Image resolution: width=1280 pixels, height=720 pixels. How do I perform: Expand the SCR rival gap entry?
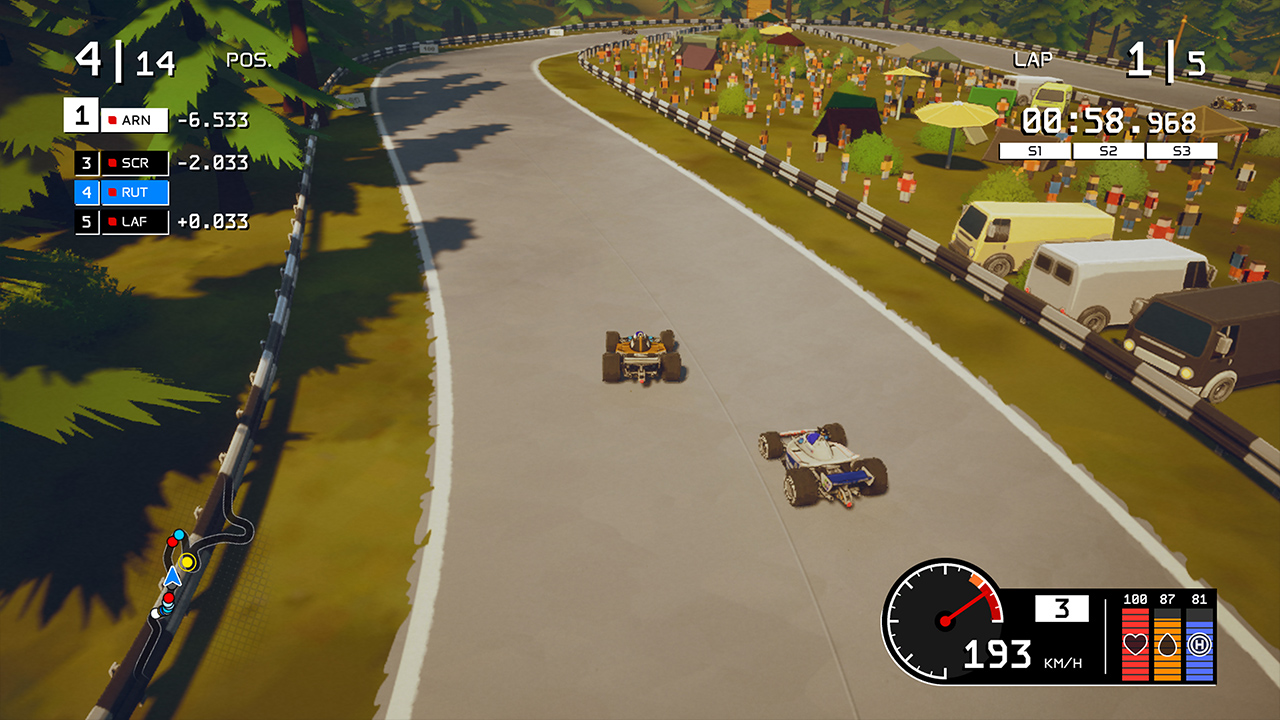tap(135, 162)
